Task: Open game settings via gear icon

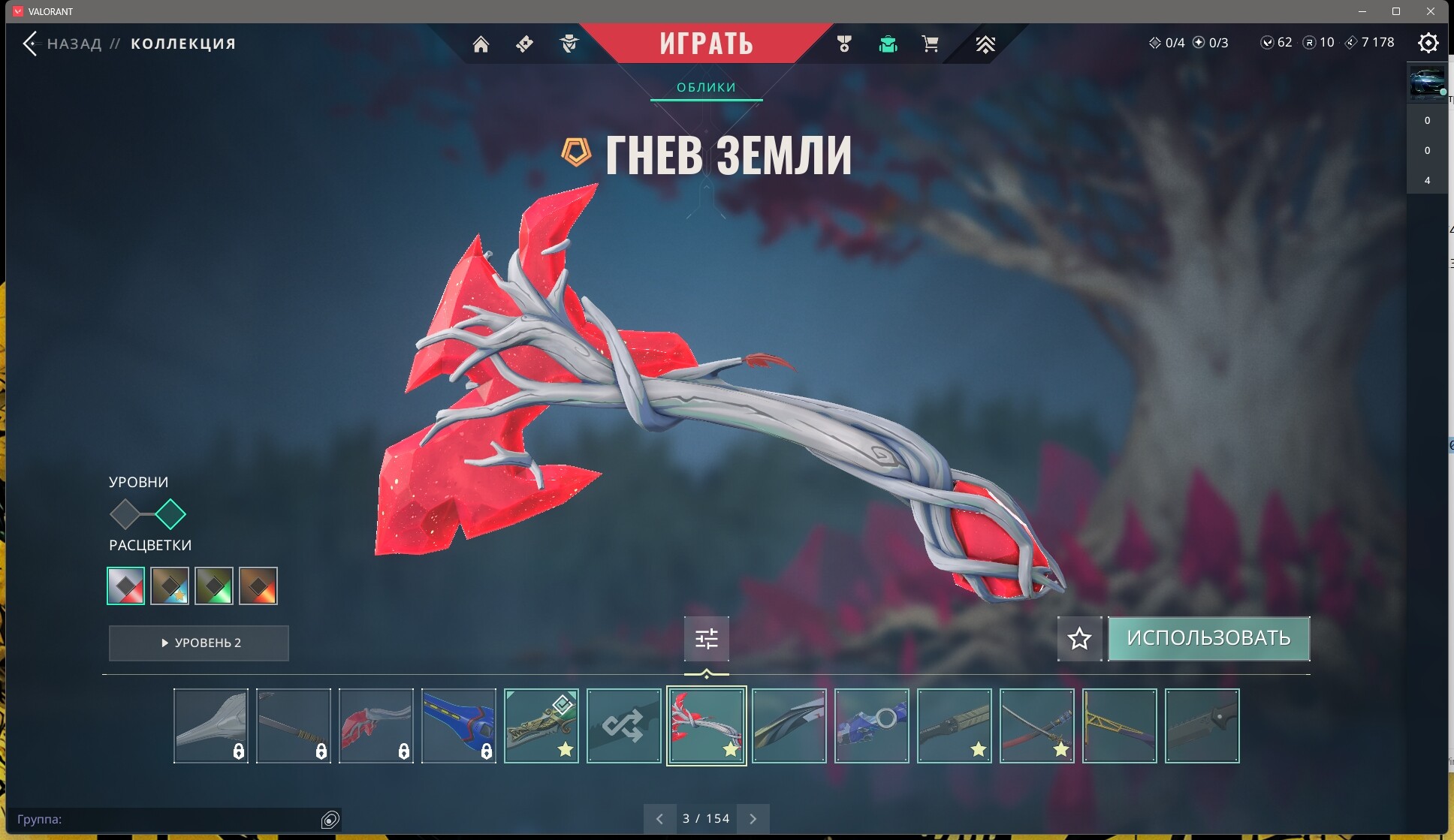Action: point(1429,43)
